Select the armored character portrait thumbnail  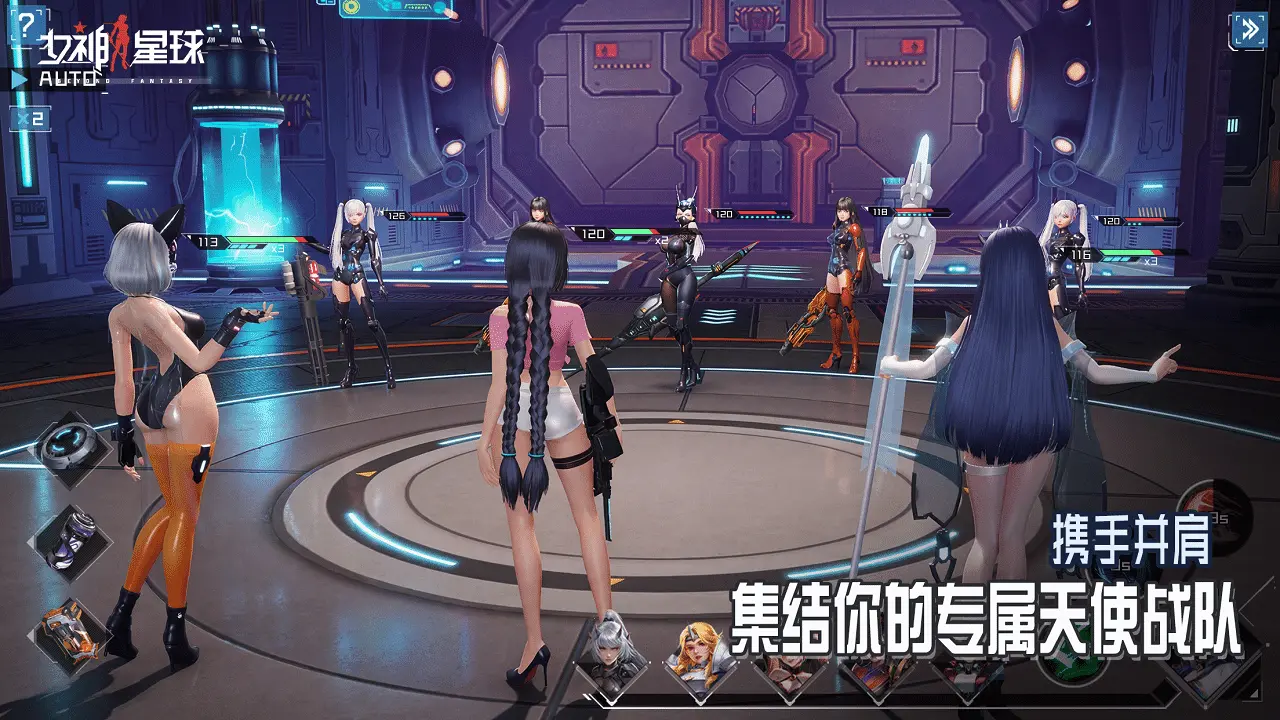[965, 668]
